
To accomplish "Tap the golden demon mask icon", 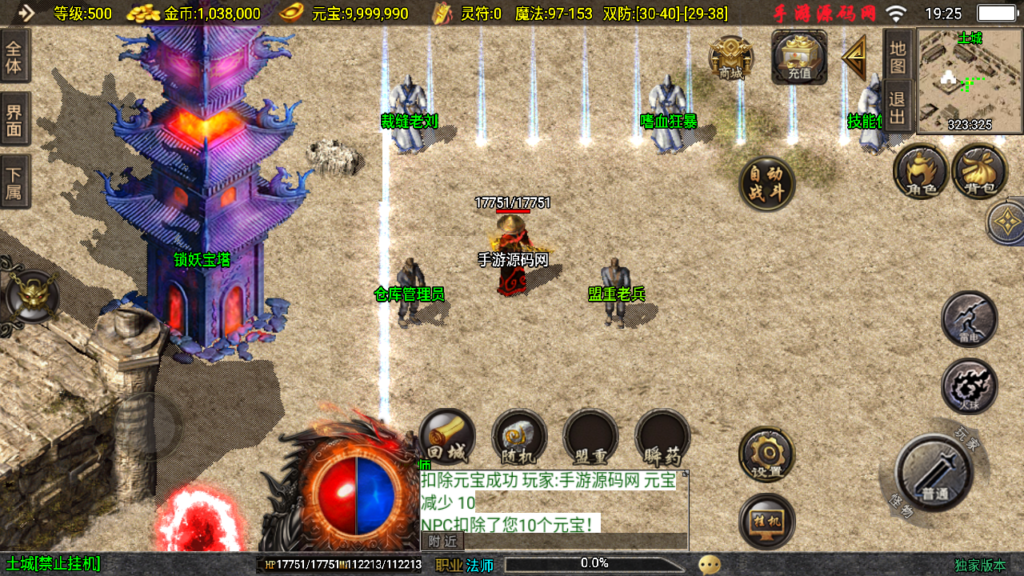I will click(x=33, y=295).
